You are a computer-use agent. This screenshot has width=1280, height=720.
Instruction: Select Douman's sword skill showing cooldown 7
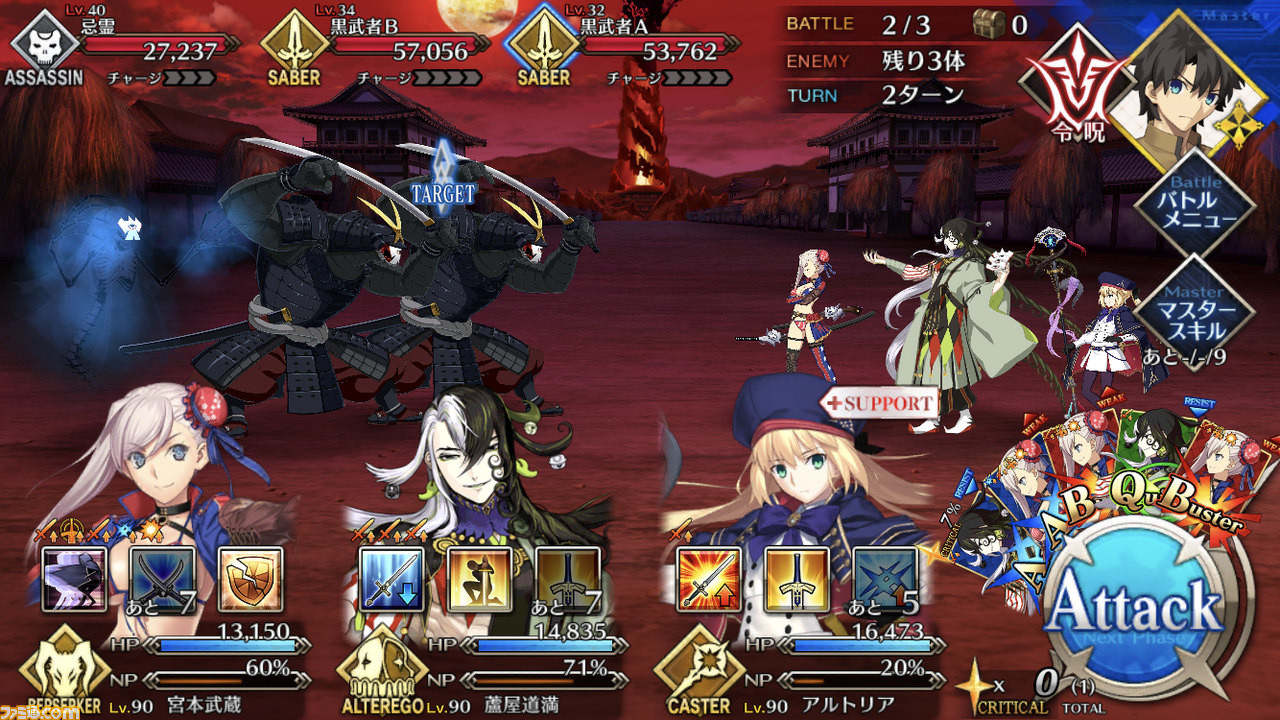click(x=567, y=579)
